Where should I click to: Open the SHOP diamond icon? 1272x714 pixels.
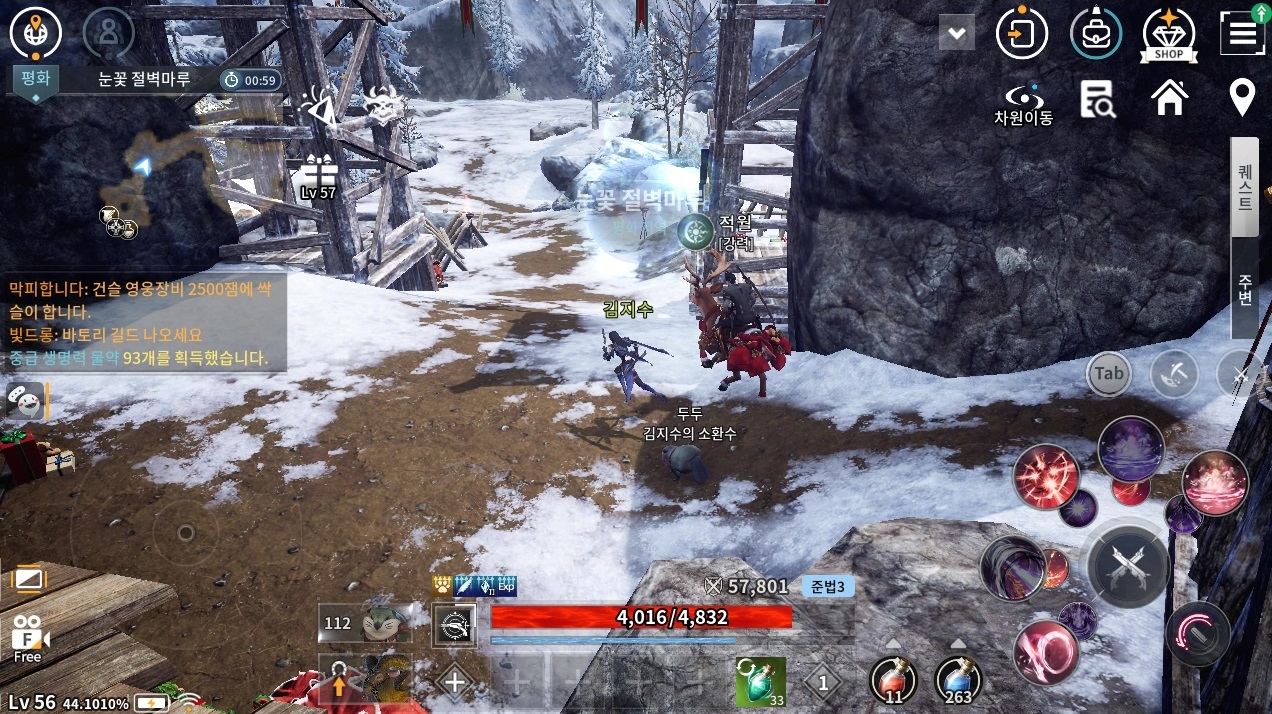(x=1169, y=34)
